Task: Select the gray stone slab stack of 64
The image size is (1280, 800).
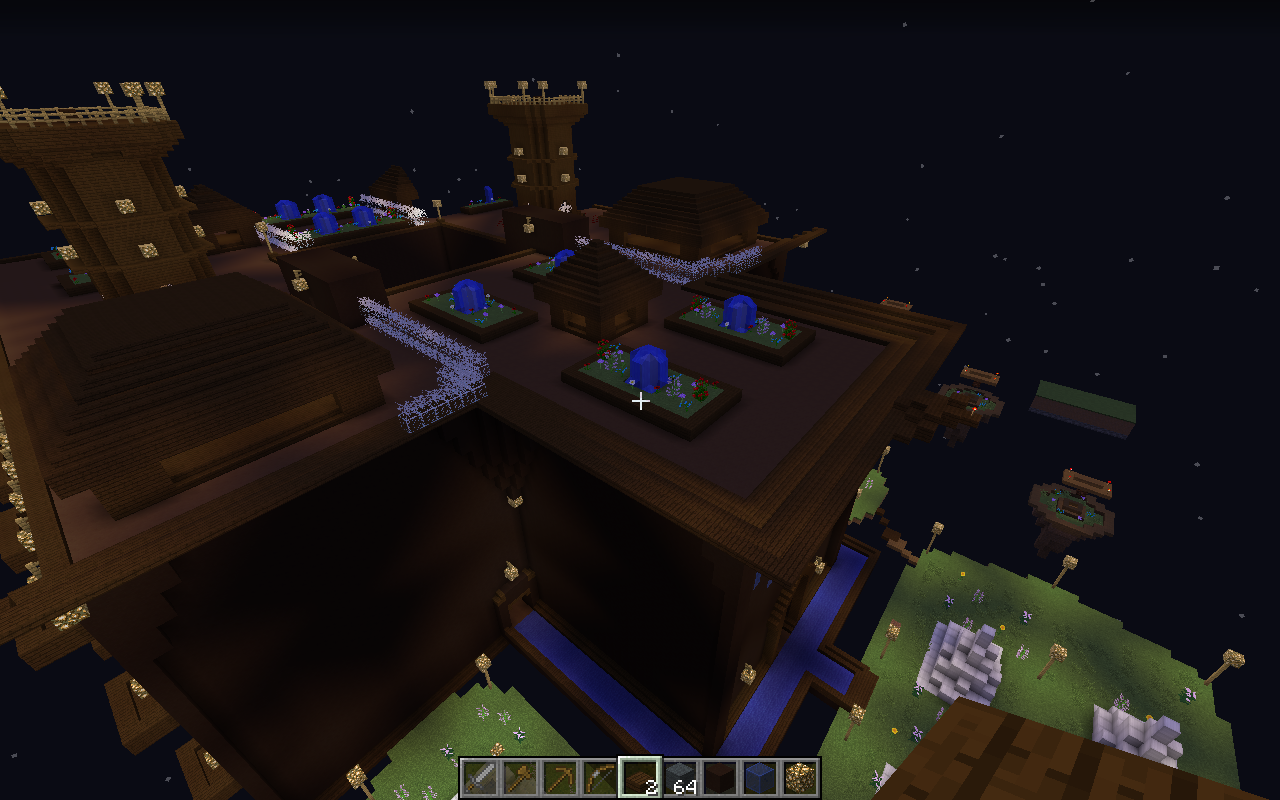Action: [680, 777]
